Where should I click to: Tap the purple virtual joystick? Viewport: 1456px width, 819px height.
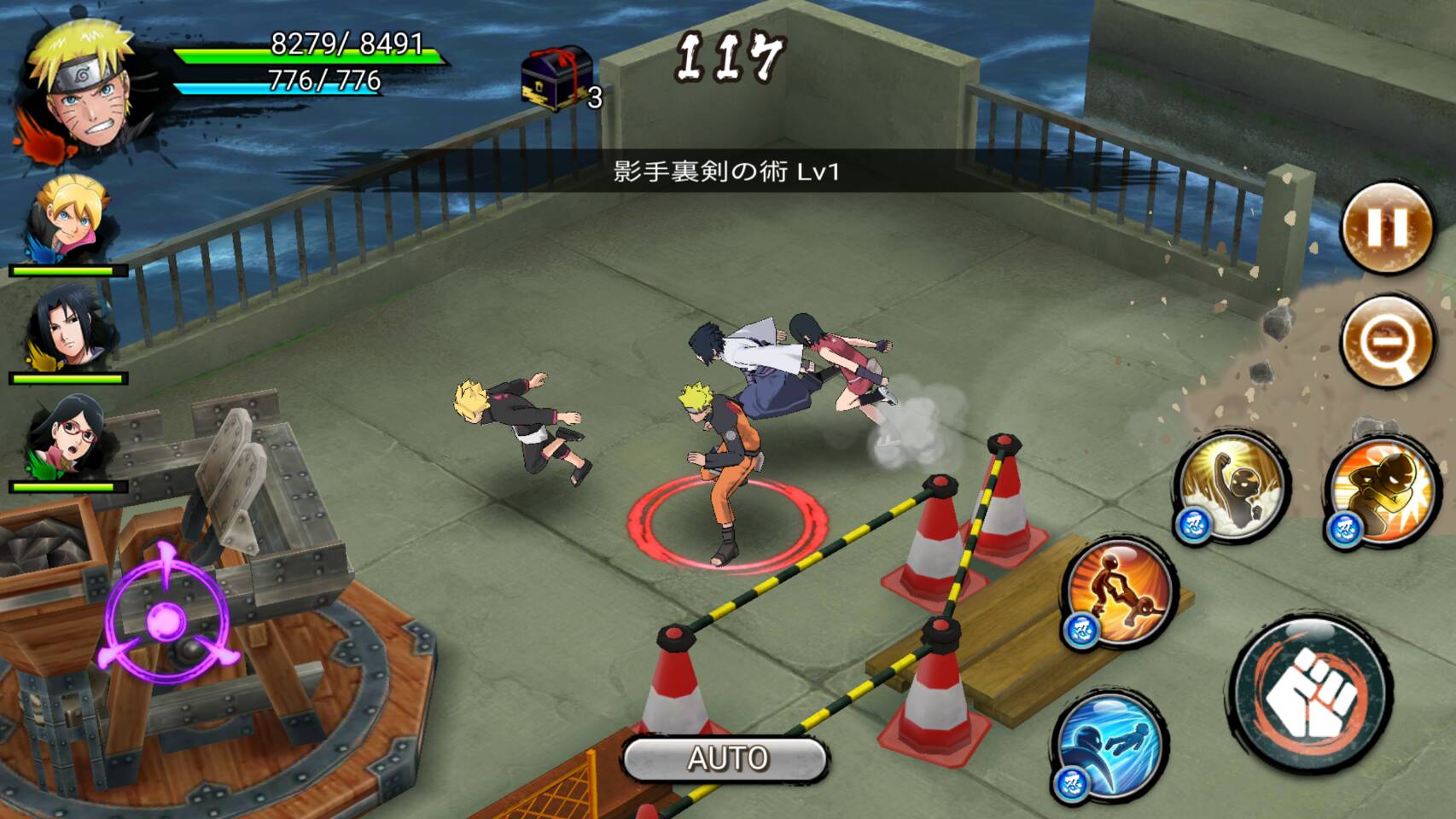pos(166,619)
